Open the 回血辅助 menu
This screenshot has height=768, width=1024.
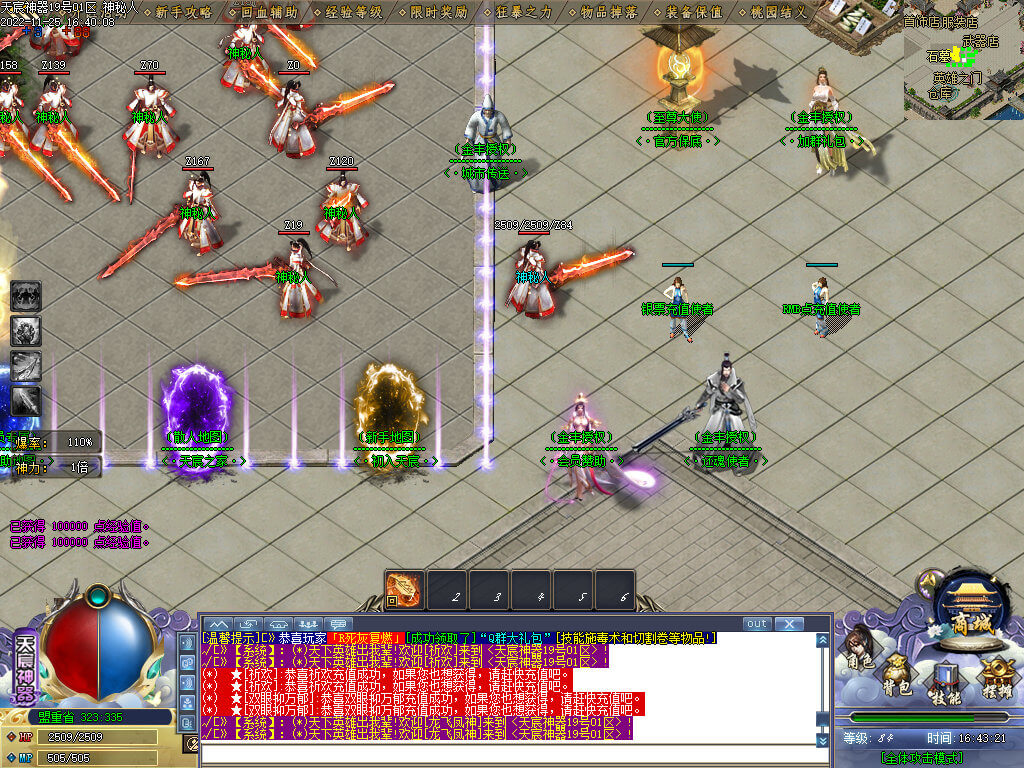tap(269, 12)
